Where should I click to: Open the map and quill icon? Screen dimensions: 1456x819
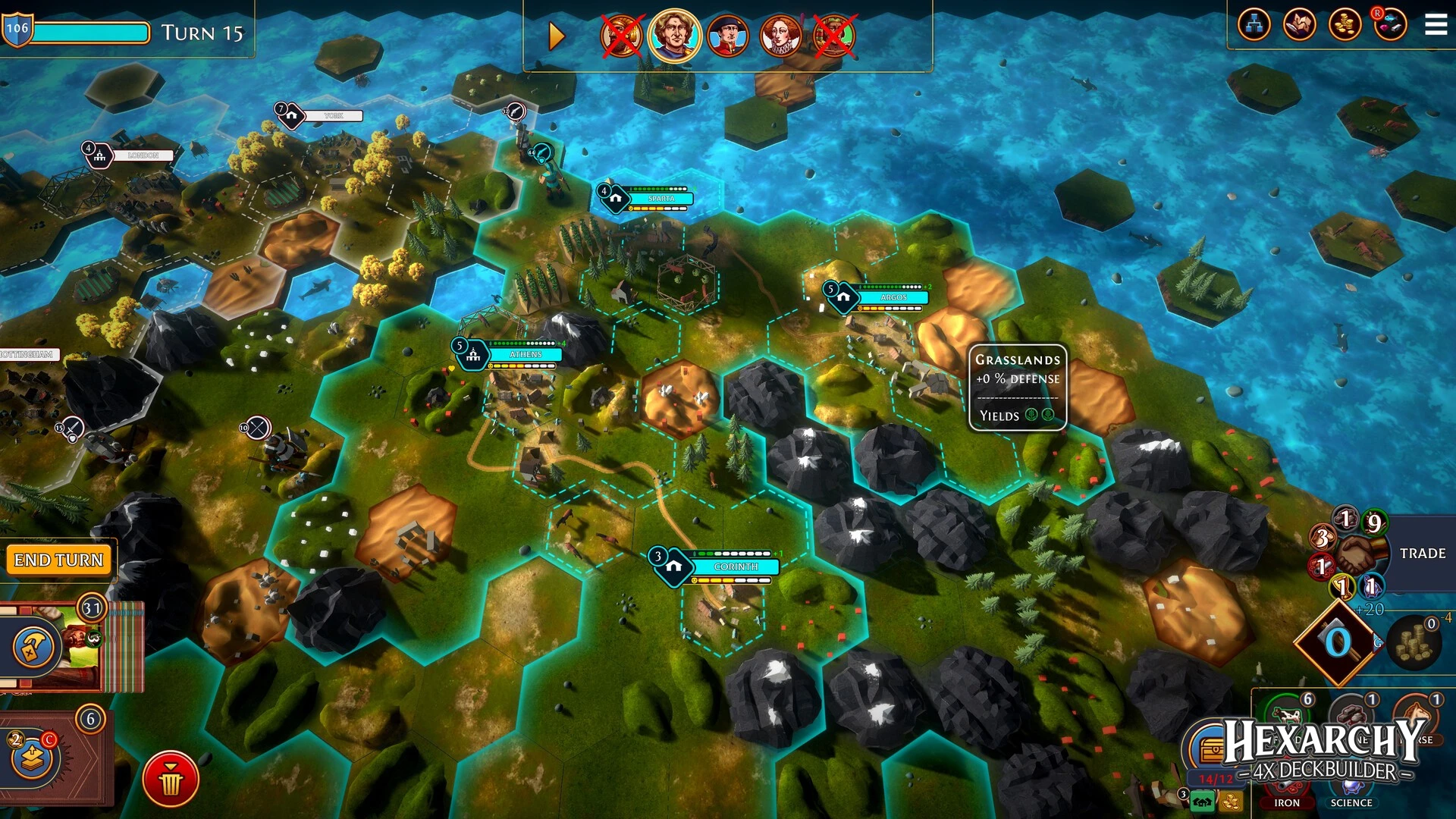coord(1299,25)
